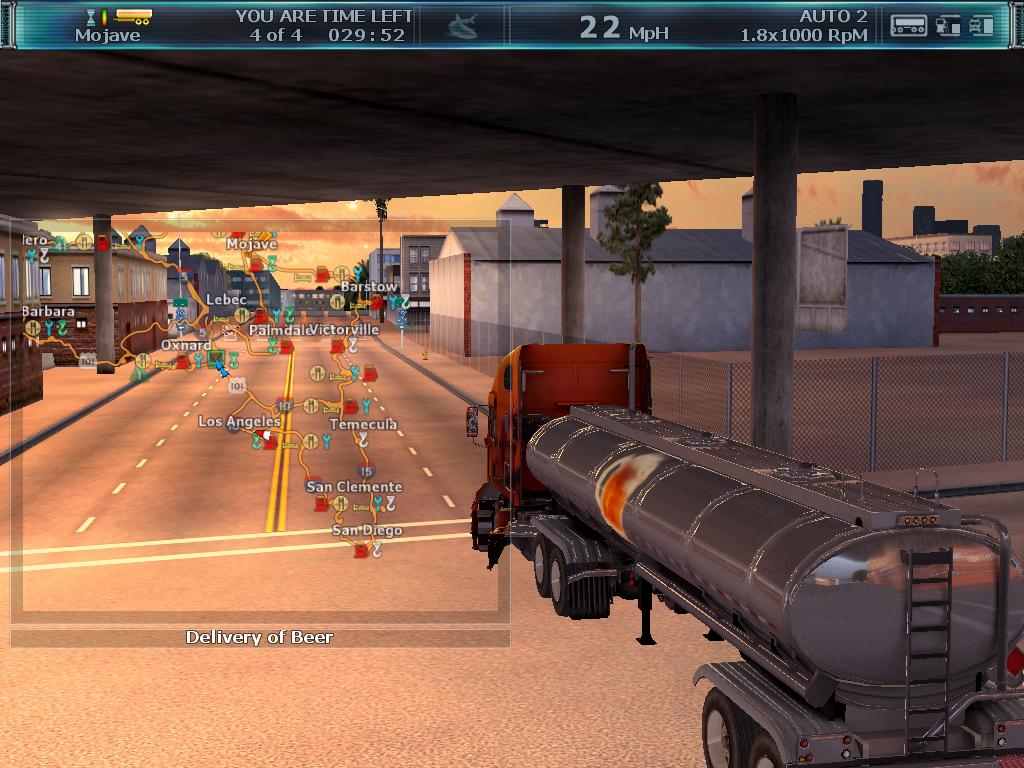Select the Mojave city label on the map
1024x768 pixels.
[x=251, y=244]
